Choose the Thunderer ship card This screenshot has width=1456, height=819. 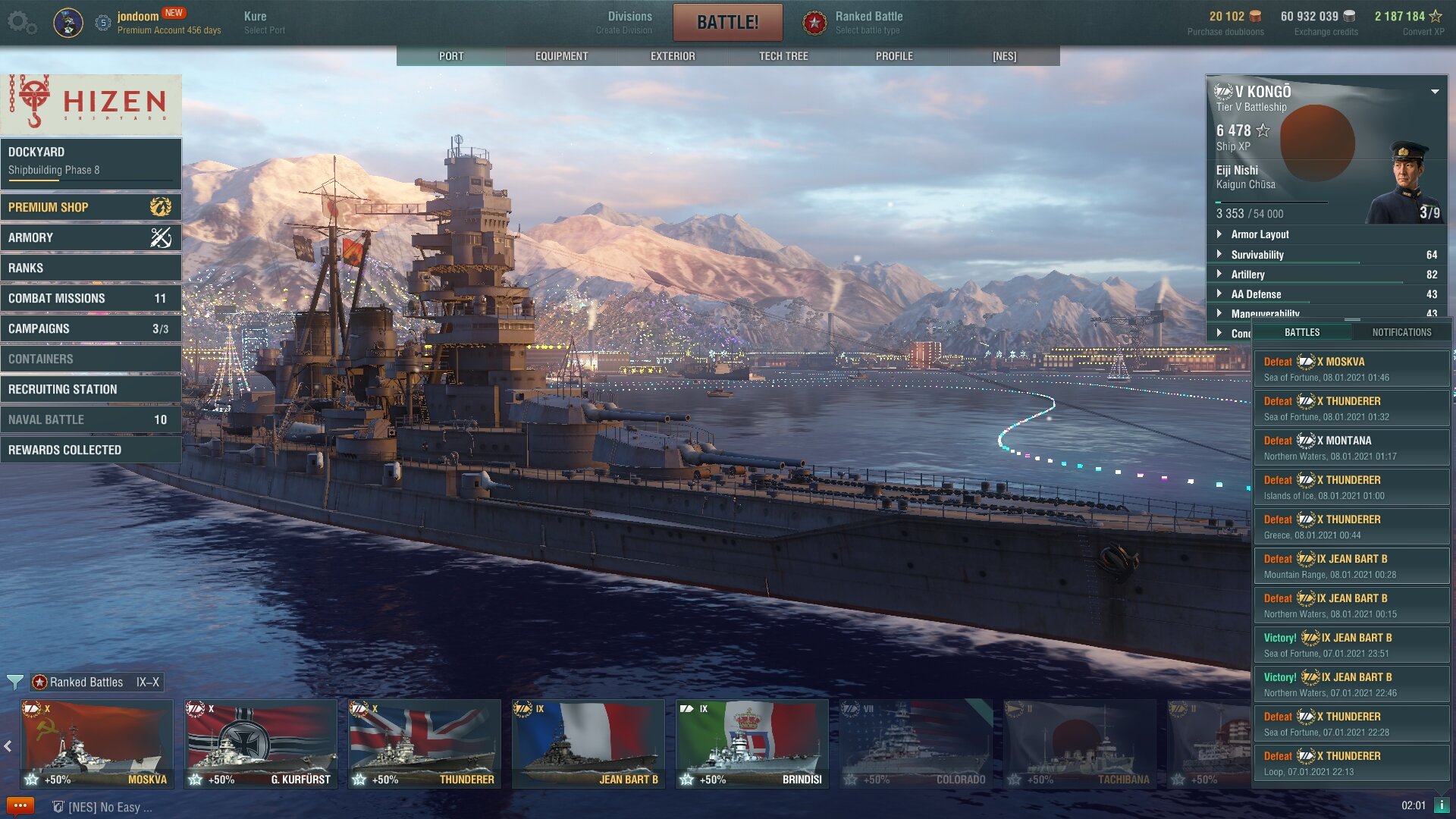pyautogui.click(x=425, y=743)
